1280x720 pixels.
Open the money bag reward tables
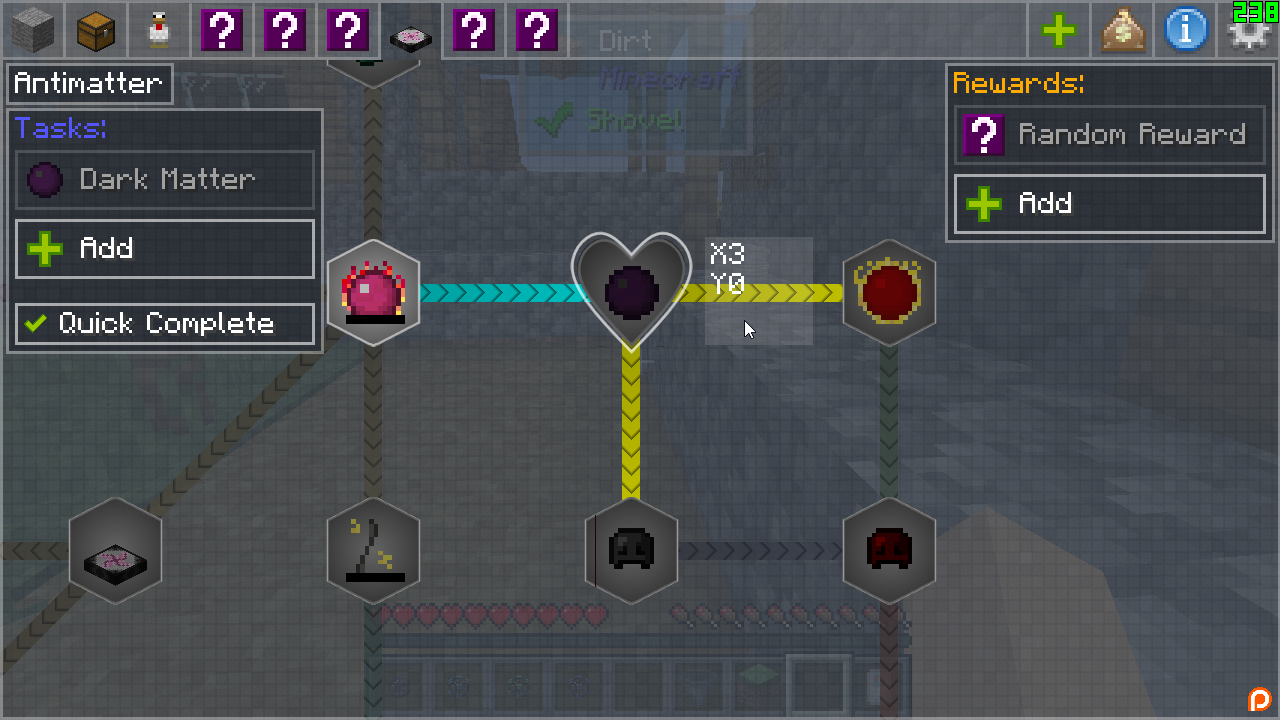coord(1122,30)
